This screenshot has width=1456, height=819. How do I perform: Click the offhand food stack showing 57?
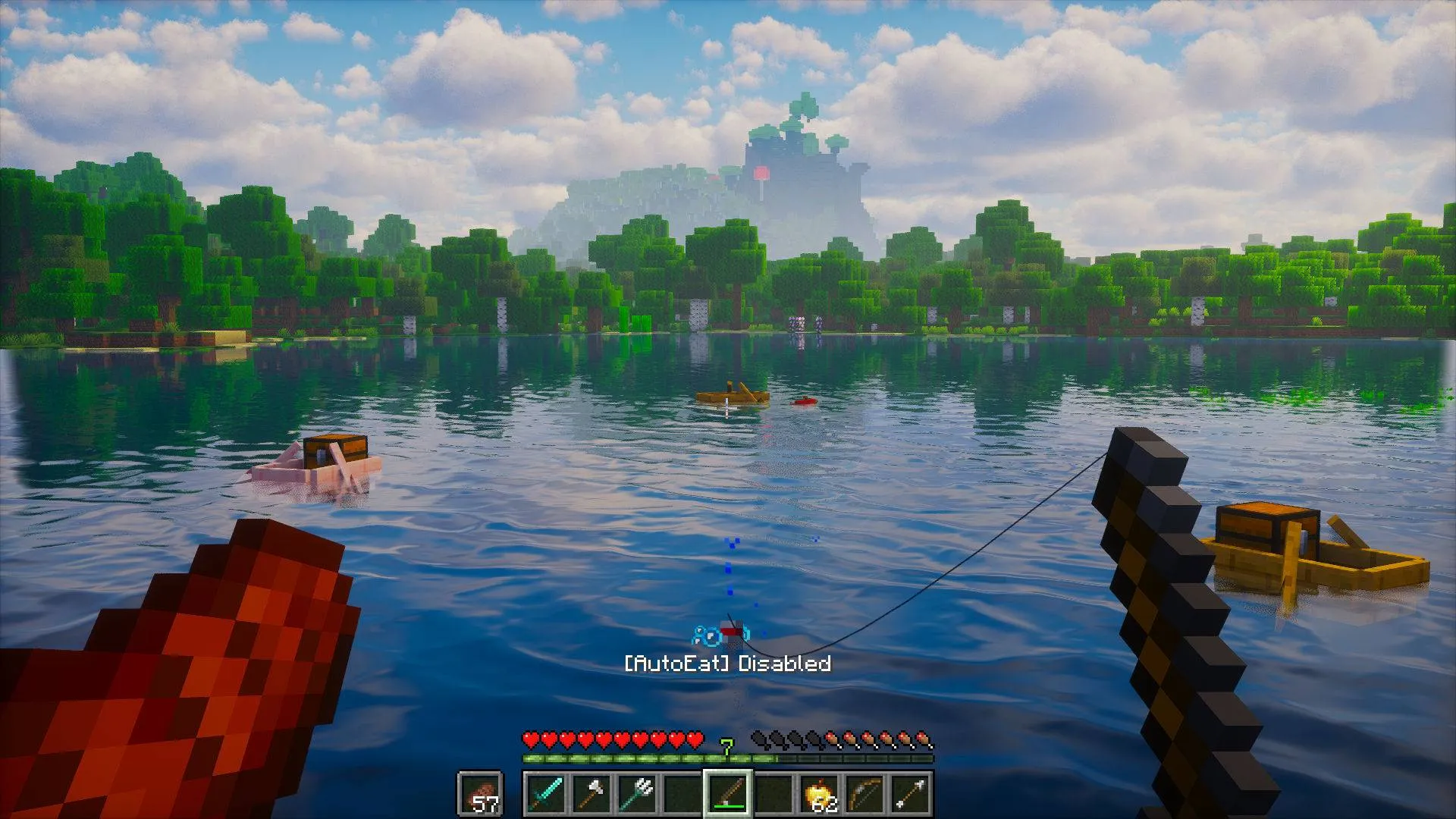(482, 792)
